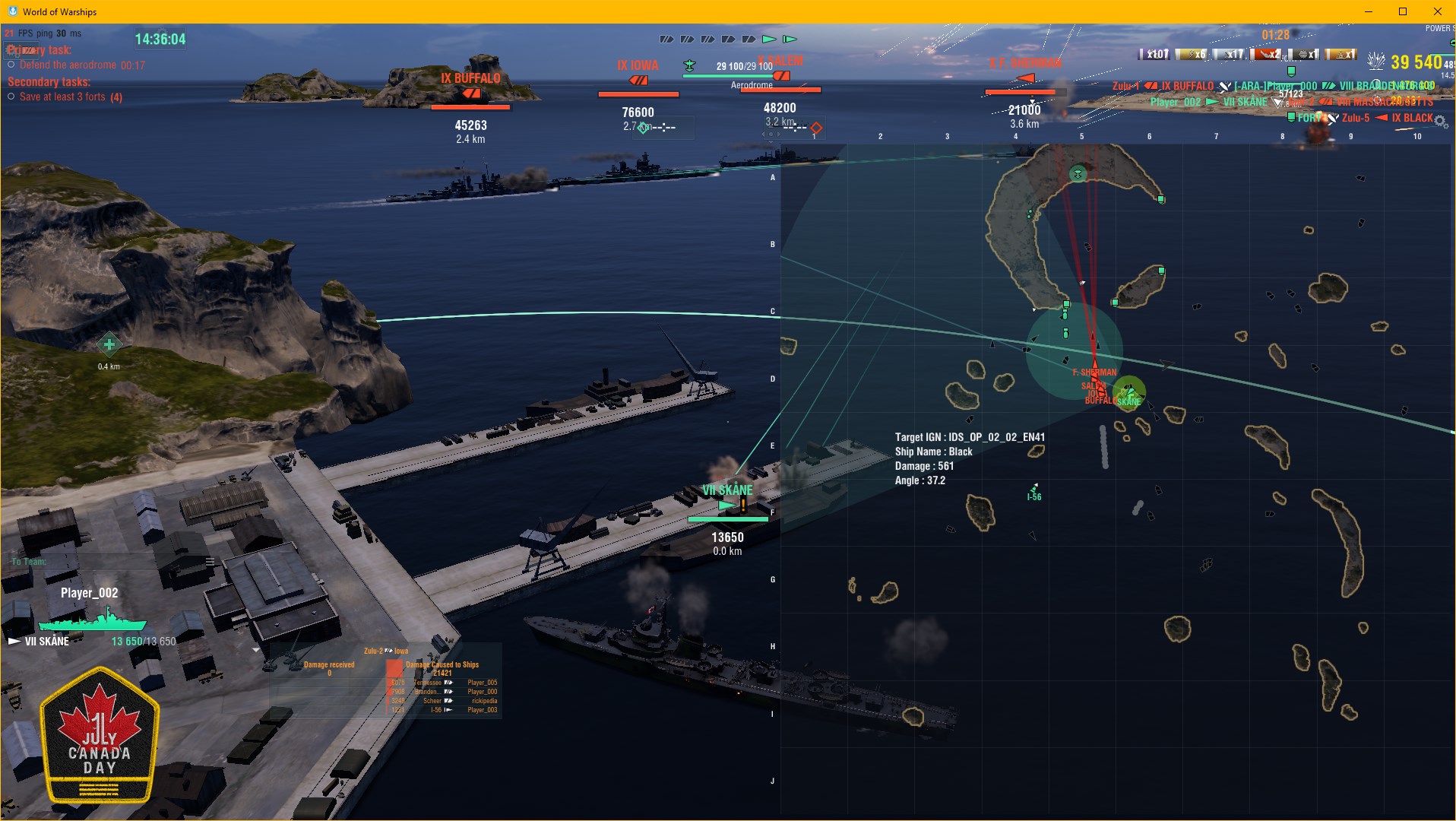This screenshot has height=821, width=1456.
Task: Select F. Sherman enemy marker on minimap
Action: (1094, 372)
